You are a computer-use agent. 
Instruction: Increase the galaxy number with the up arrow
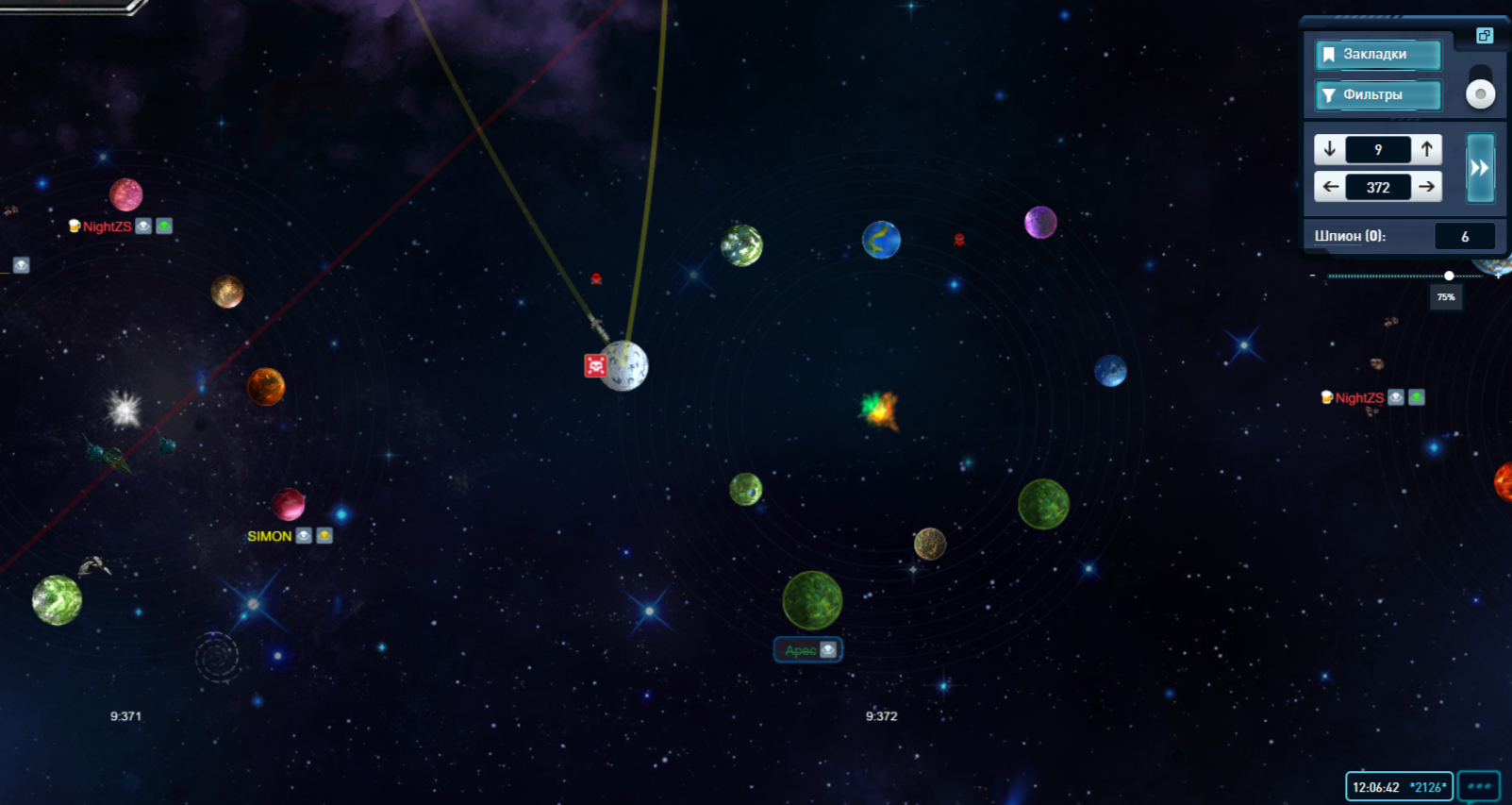click(x=1427, y=149)
